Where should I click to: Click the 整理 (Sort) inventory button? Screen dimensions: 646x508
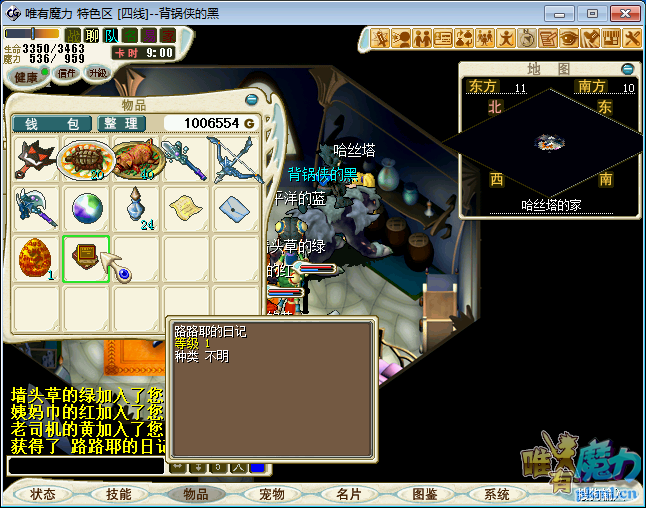(x=122, y=123)
